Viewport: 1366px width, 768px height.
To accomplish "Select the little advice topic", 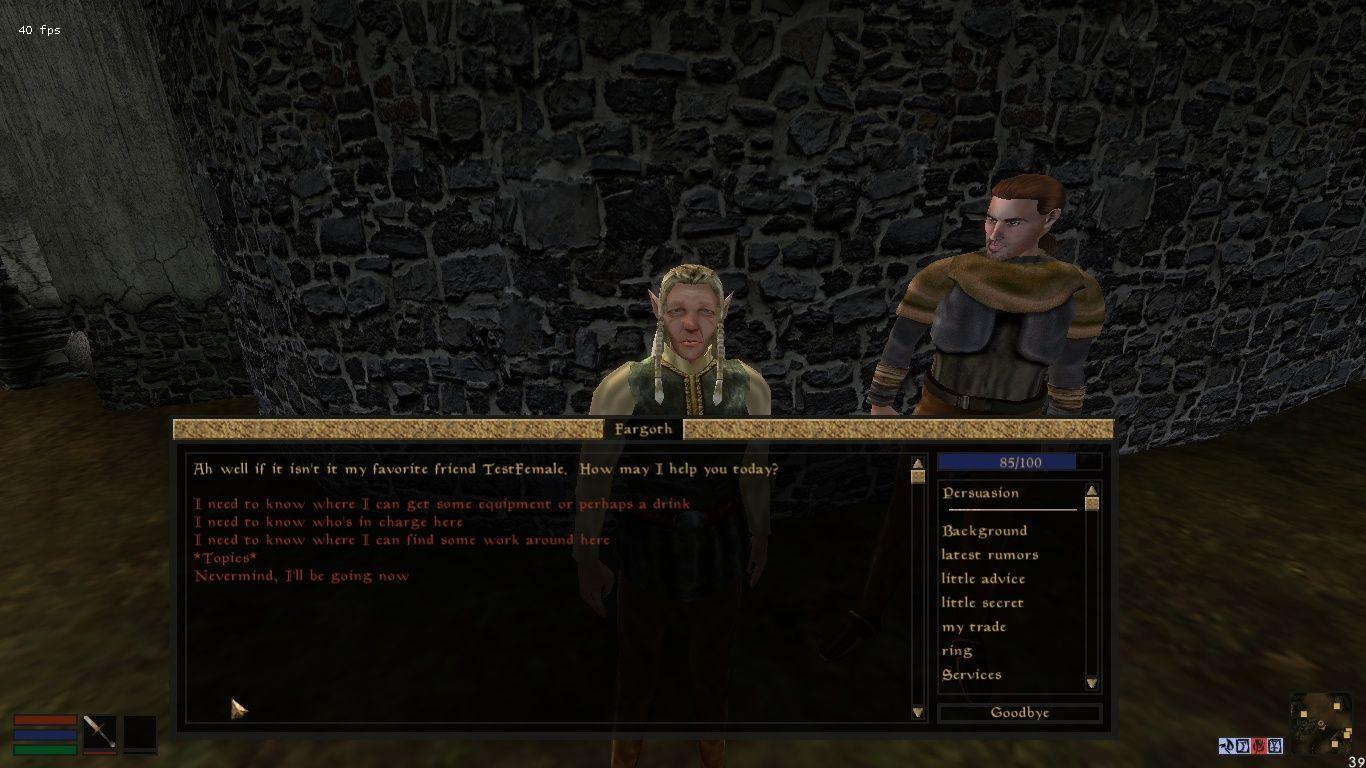I will coord(982,579).
